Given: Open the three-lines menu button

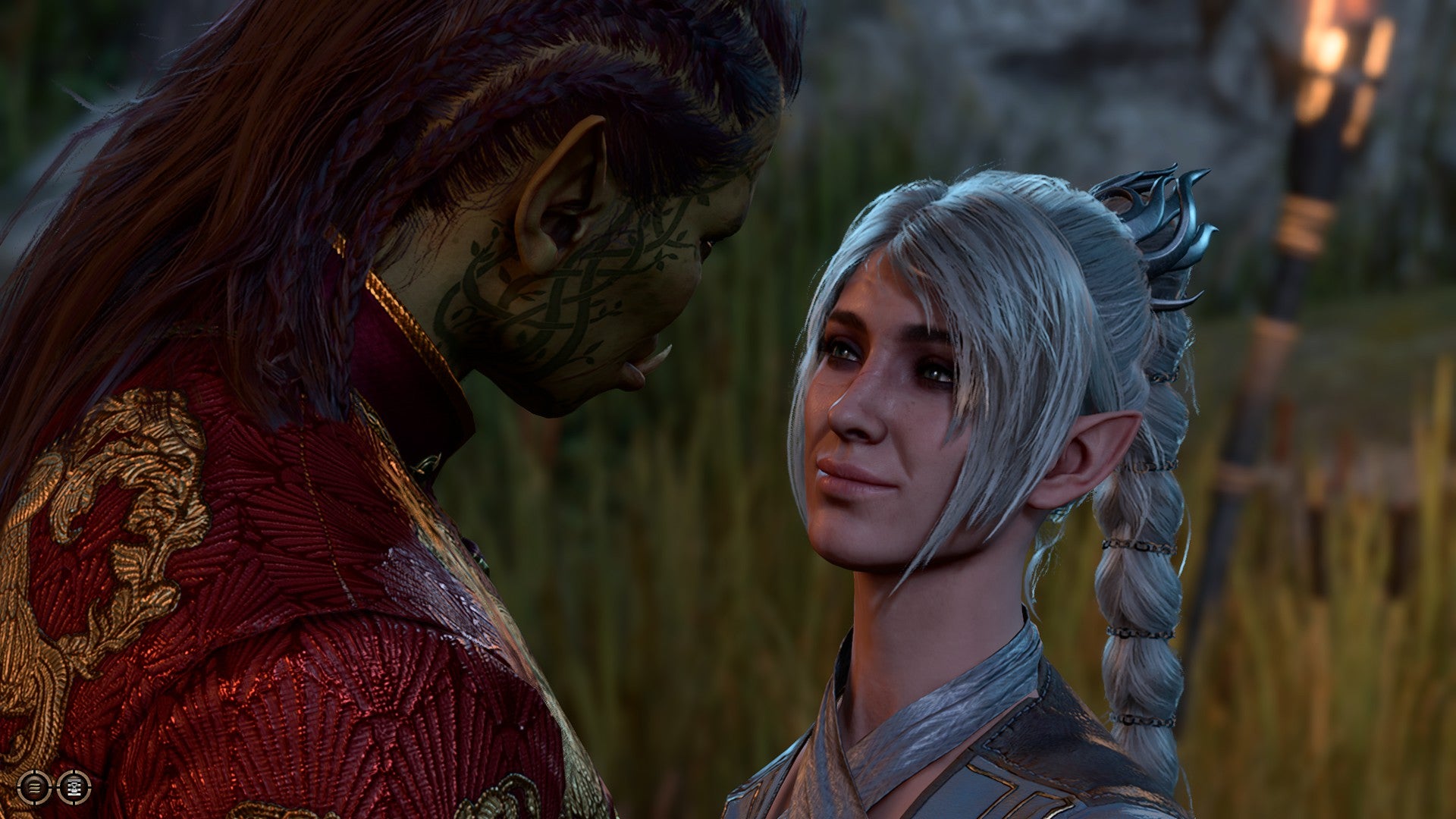Looking at the screenshot, I should pyautogui.click(x=33, y=787).
